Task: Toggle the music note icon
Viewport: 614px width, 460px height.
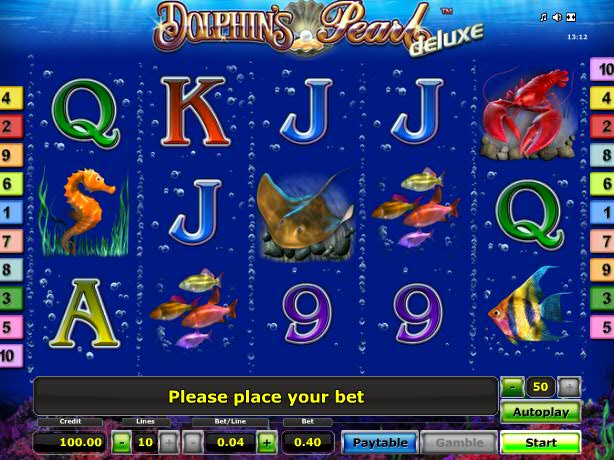Action: [544, 18]
